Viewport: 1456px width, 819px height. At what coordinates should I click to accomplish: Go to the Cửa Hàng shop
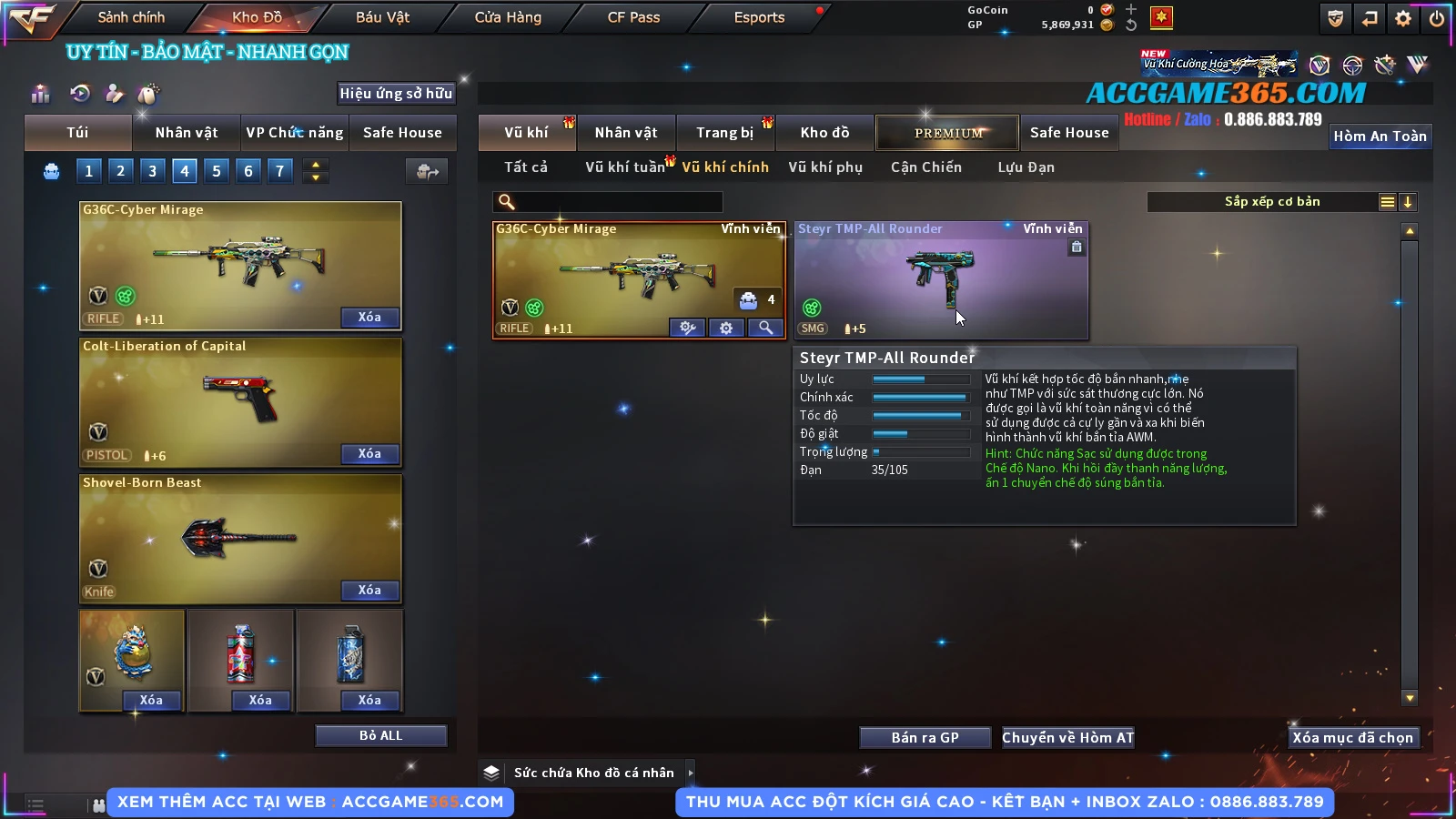coord(508,17)
